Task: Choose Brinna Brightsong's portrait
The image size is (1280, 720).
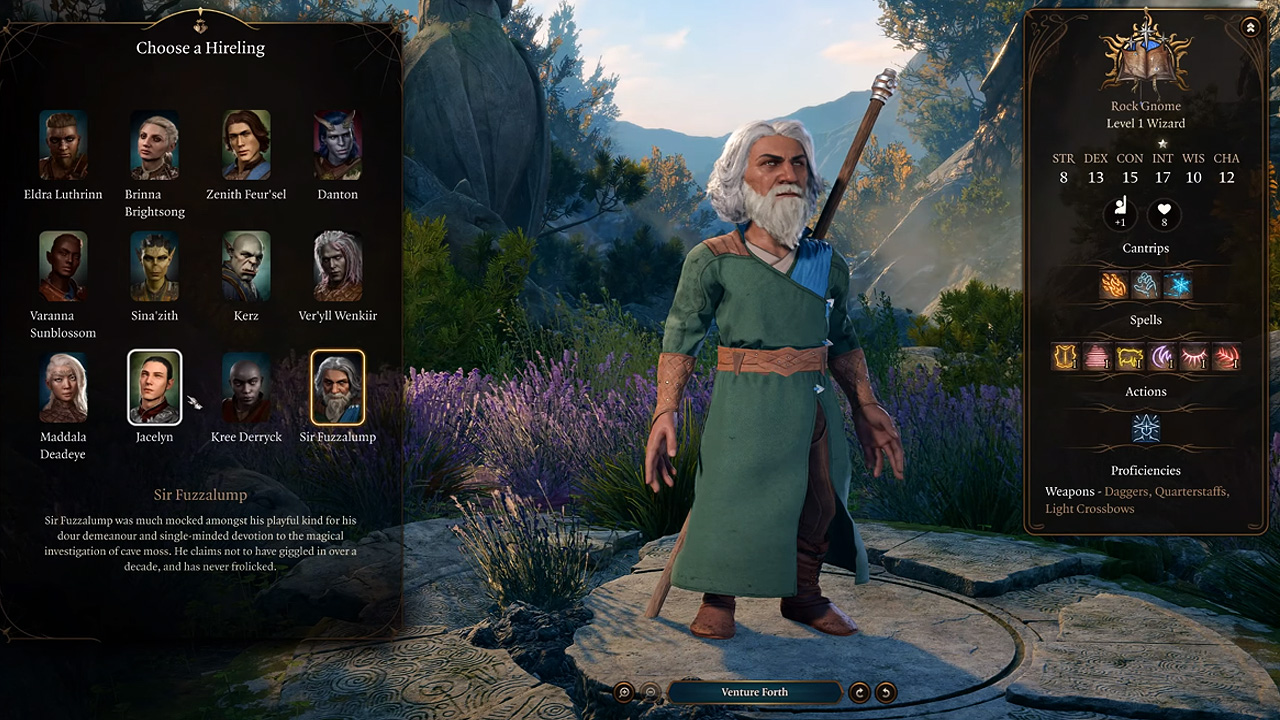Action: coord(155,145)
